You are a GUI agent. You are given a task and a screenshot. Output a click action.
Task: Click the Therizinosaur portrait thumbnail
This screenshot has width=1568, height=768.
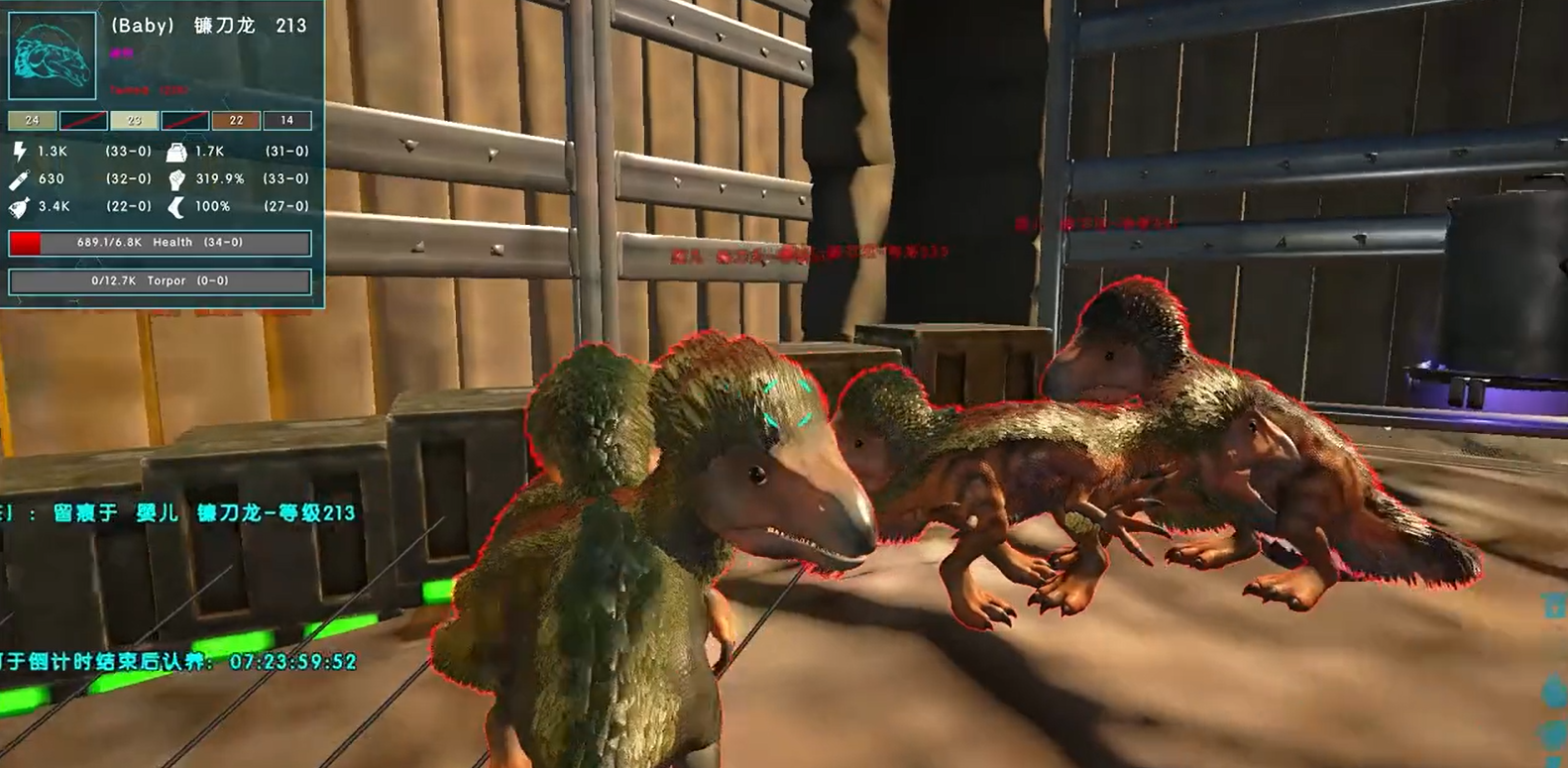[53, 55]
